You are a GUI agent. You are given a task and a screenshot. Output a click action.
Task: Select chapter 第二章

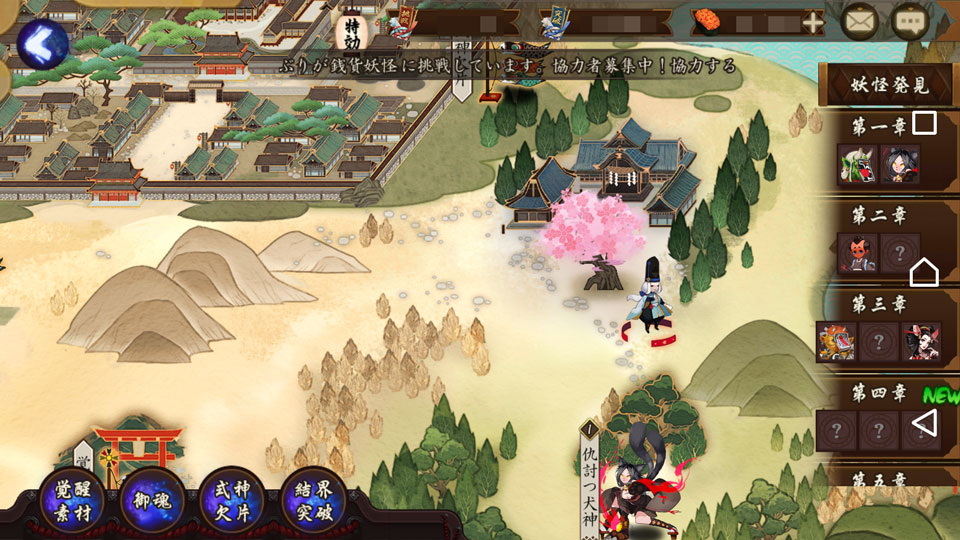(879, 214)
